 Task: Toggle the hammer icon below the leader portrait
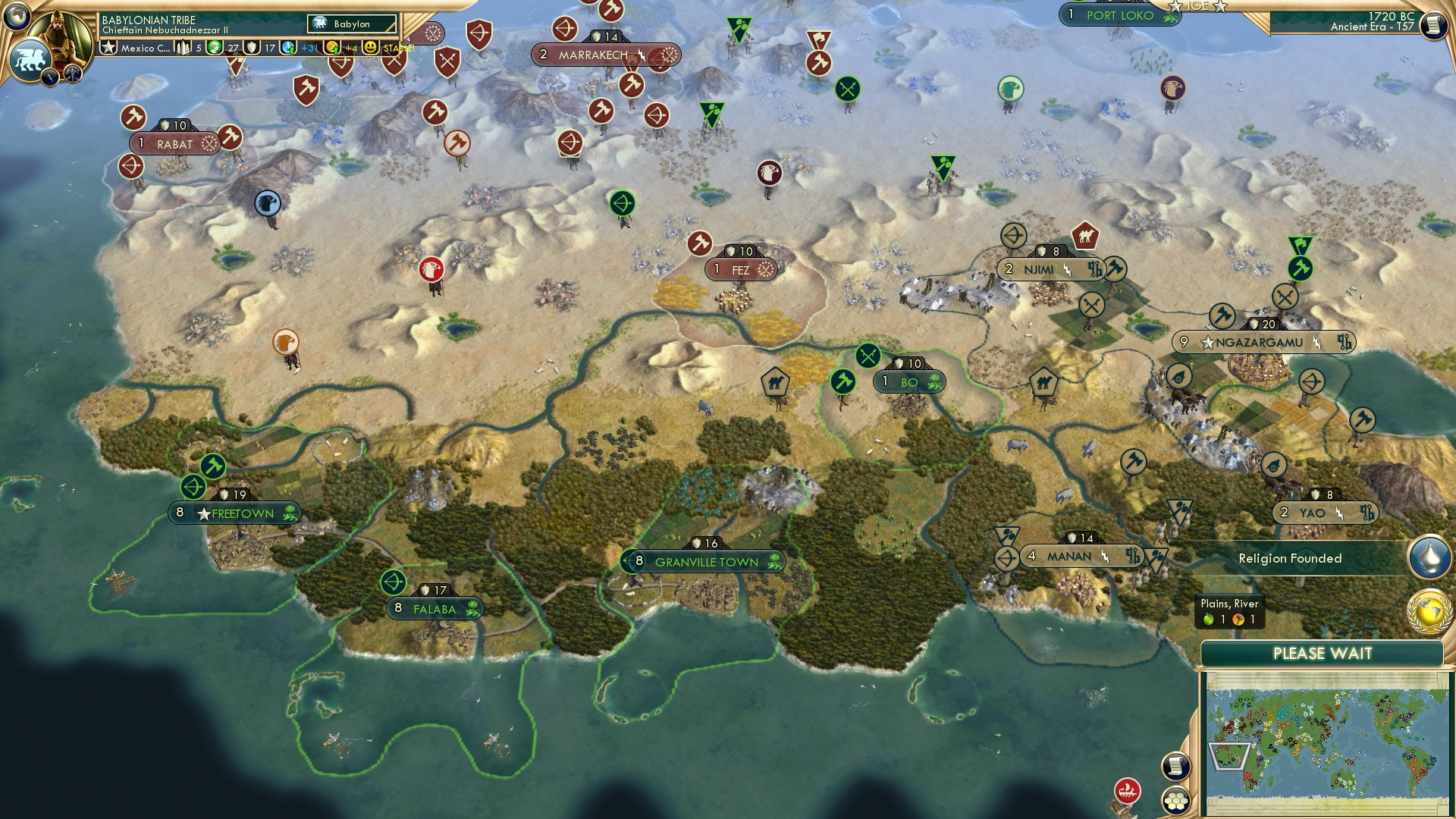[x=72, y=76]
